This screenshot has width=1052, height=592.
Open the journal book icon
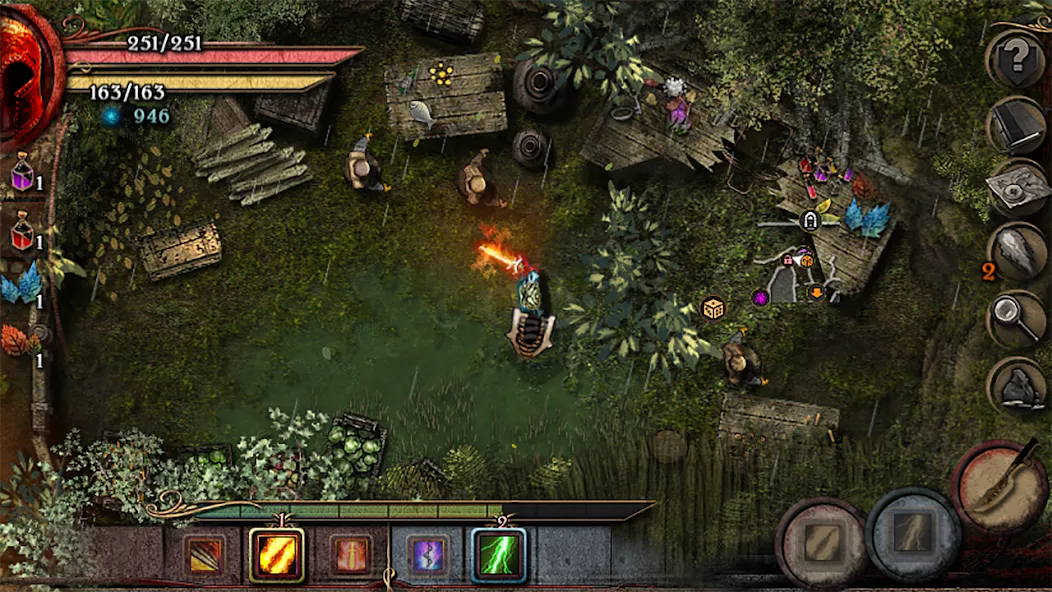click(x=1017, y=124)
